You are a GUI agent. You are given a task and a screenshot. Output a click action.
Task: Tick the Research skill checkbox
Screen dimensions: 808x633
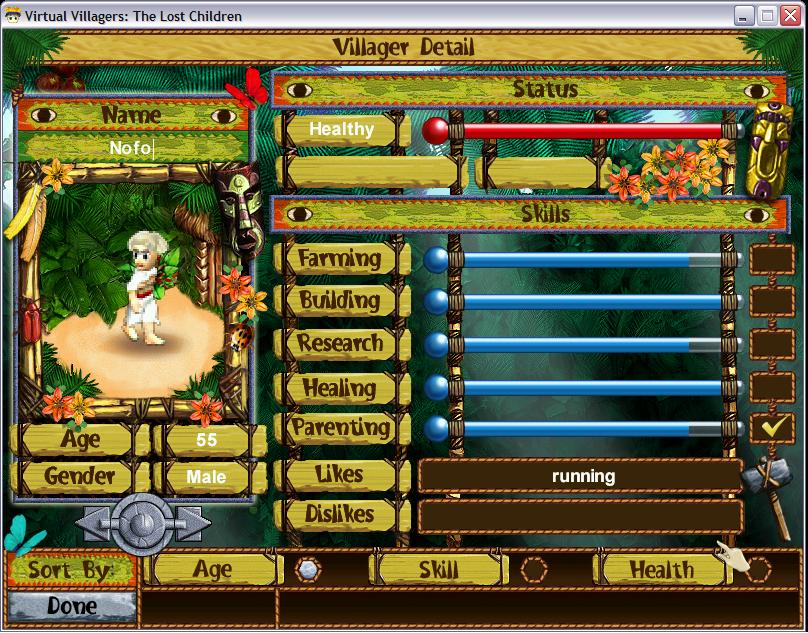[771, 344]
